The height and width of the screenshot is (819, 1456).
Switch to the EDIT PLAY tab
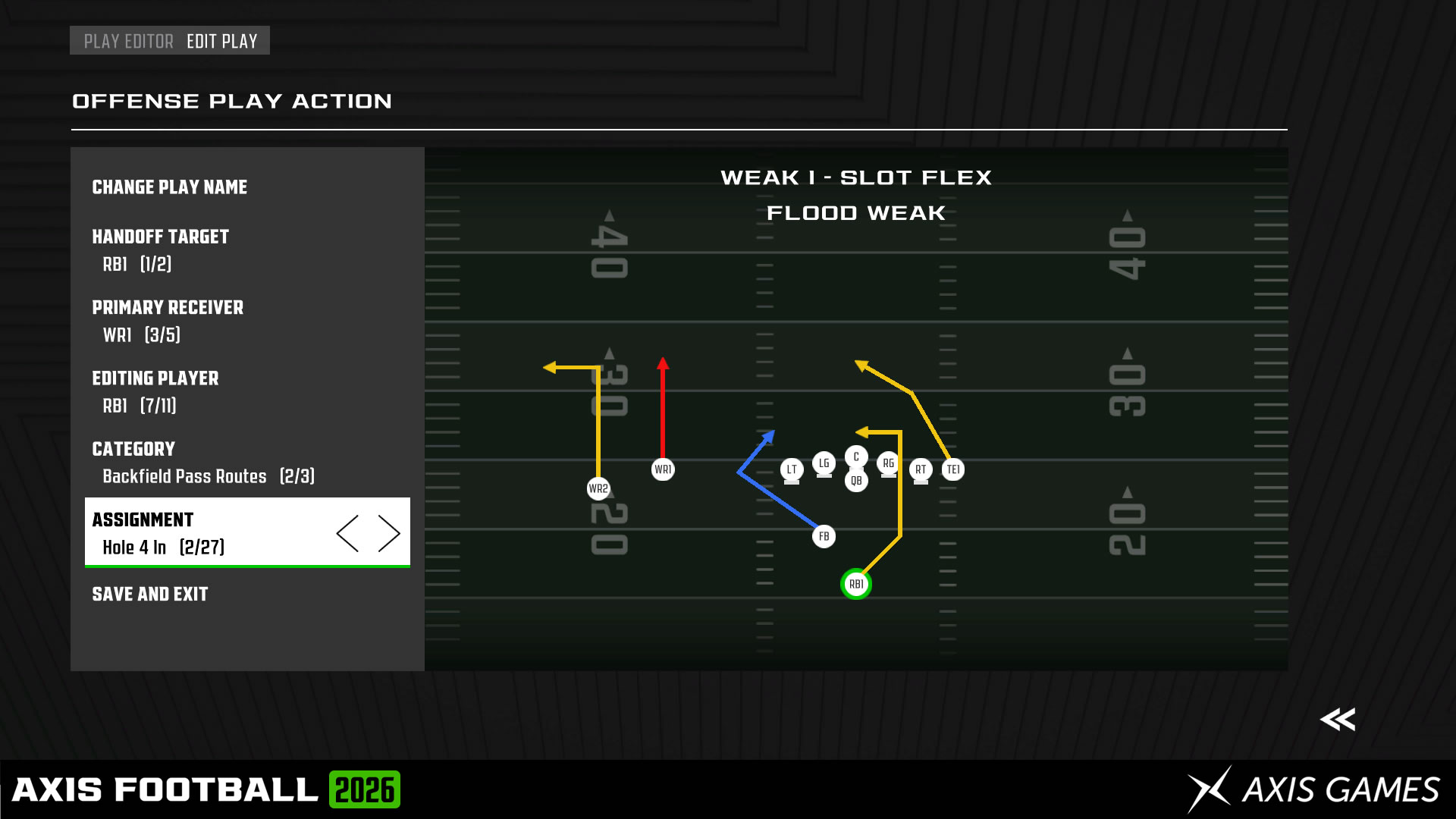pyautogui.click(x=222, y=40)
